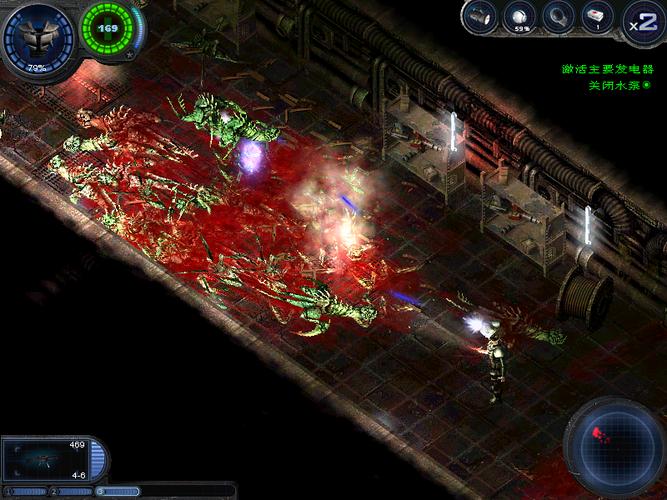Toggle the flashlight item icon
This screenshot has width=667, height=500.
[x=481, y=15]
